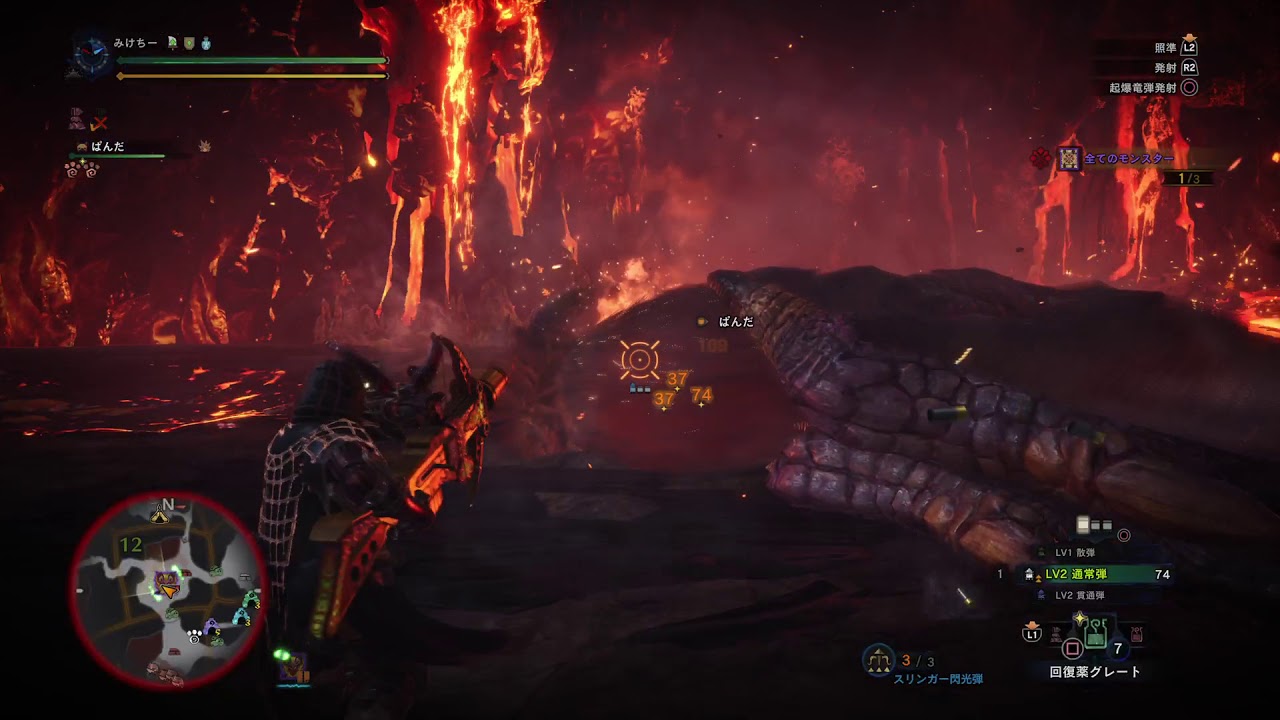Image resolution: width=1280 pixels, height=720 pixels.
Task: Switch to LV2 貫通弾 ammo
Action: 1080,596
